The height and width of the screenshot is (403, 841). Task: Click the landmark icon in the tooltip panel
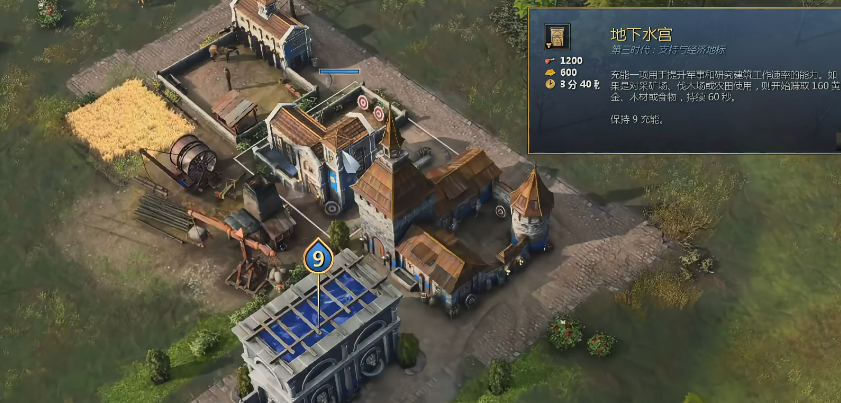pos(557,37)
